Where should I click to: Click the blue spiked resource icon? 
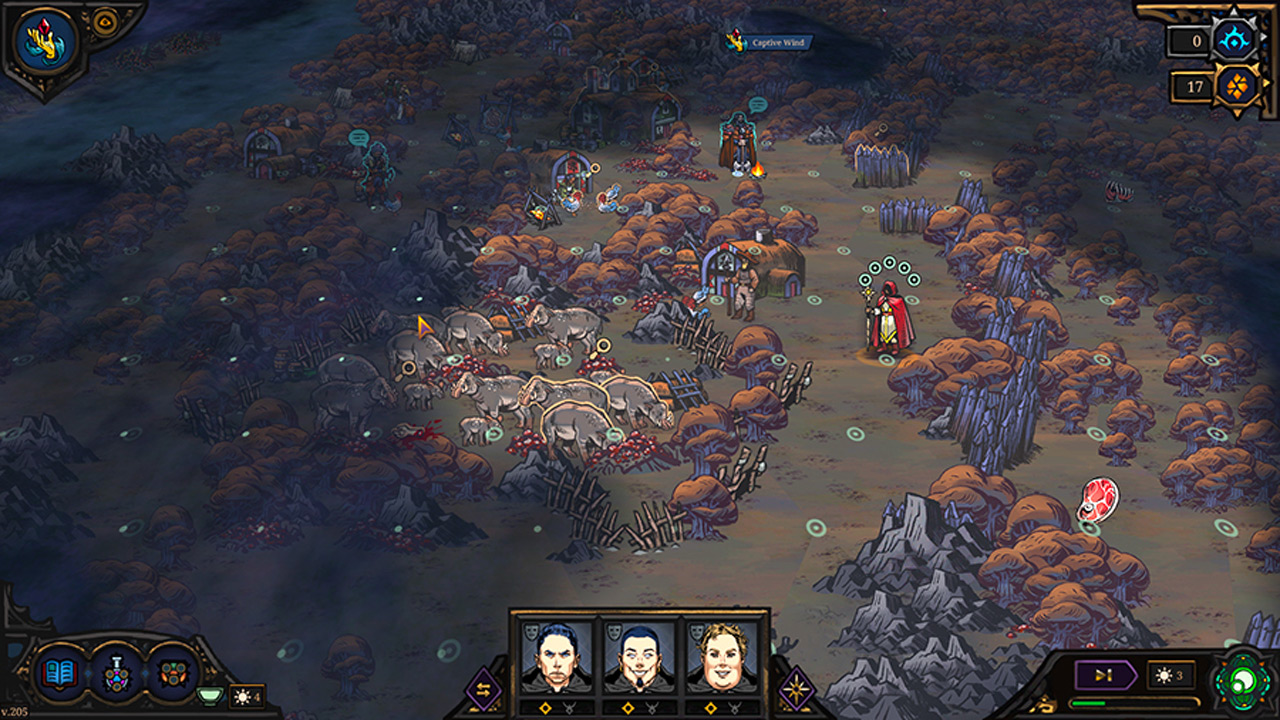1232,40
